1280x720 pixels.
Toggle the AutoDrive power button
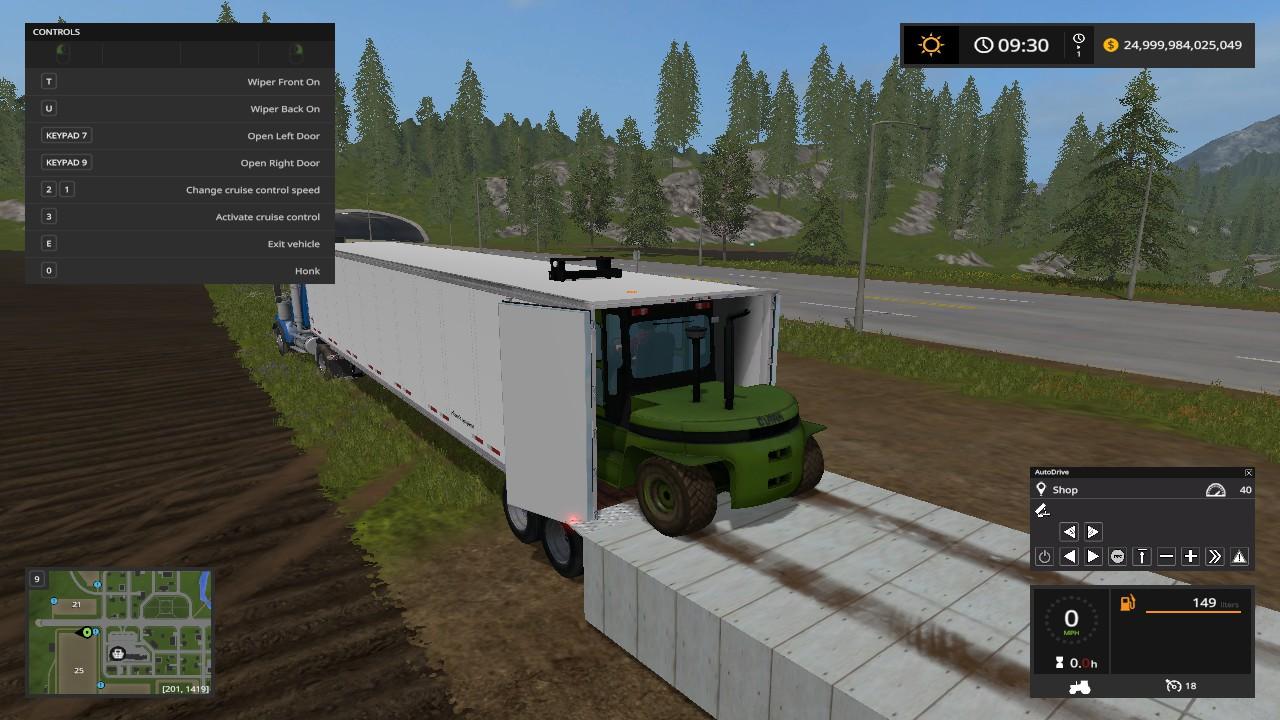1044,557
